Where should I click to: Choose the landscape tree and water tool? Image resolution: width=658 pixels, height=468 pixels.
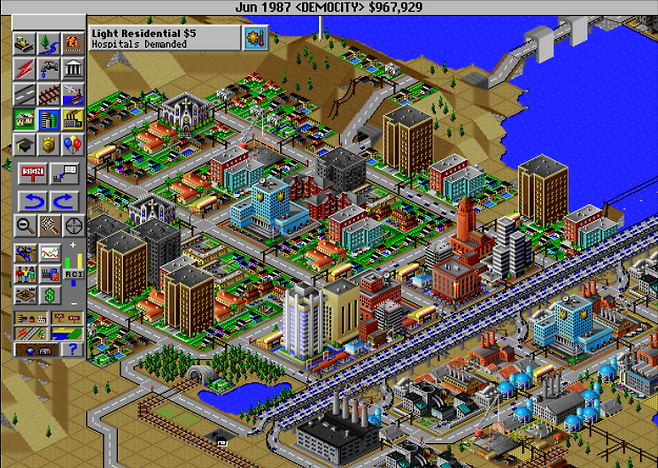click(x=47, y=43)
